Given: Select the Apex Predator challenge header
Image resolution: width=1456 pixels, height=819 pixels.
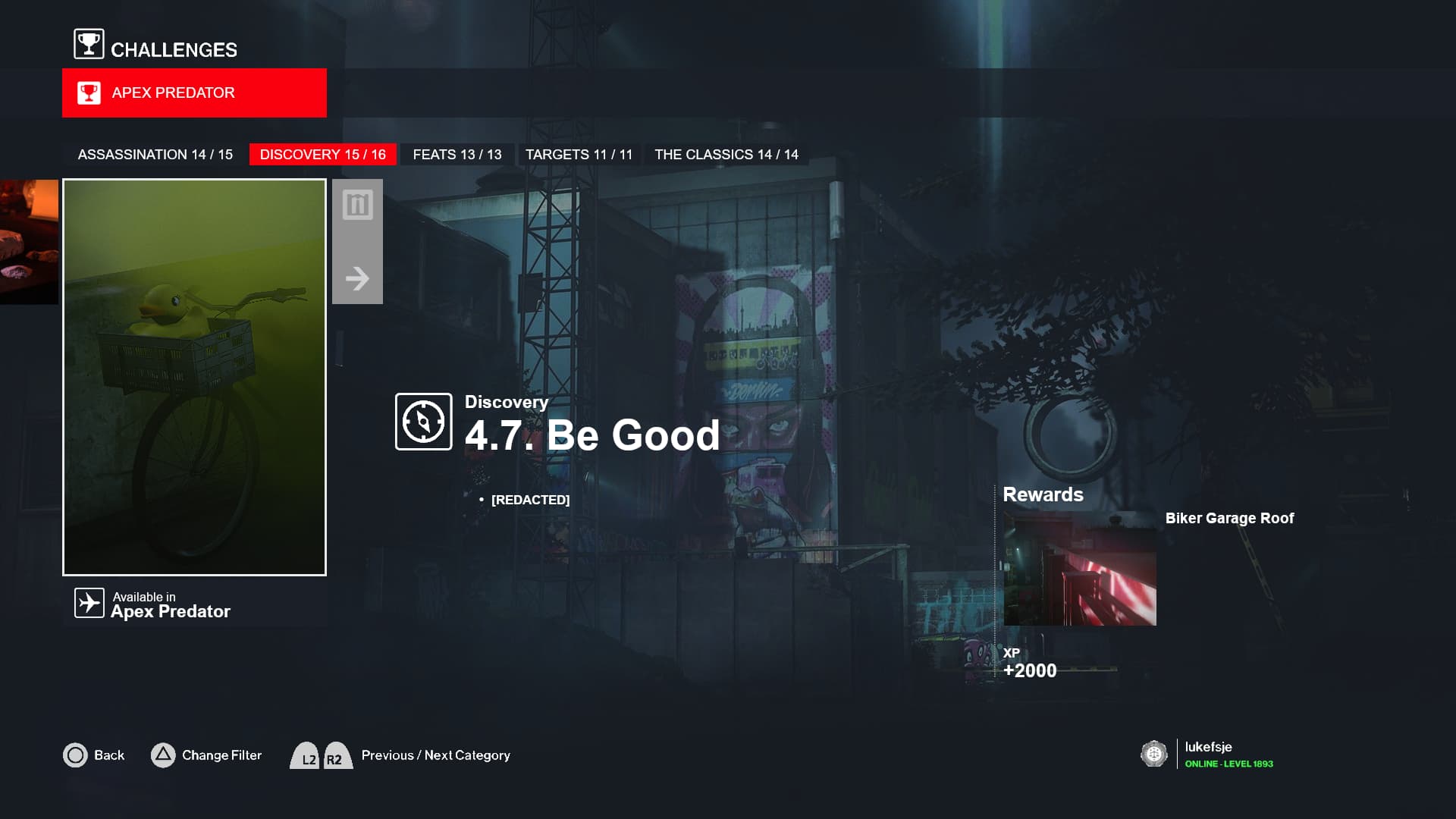Looking at the screenshot, I should [x=194, y=93].
